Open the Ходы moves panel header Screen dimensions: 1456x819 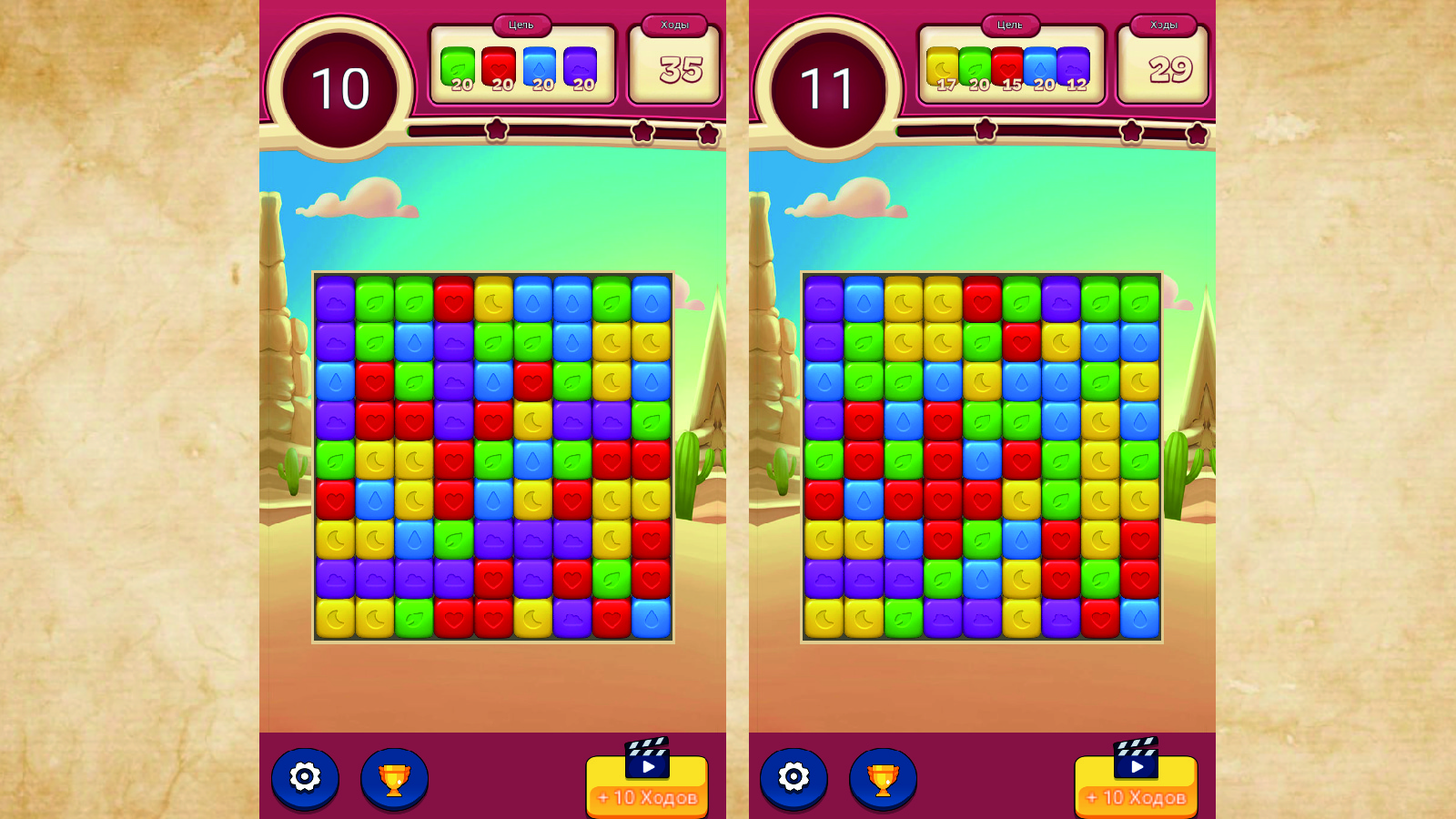click(673, 25)
